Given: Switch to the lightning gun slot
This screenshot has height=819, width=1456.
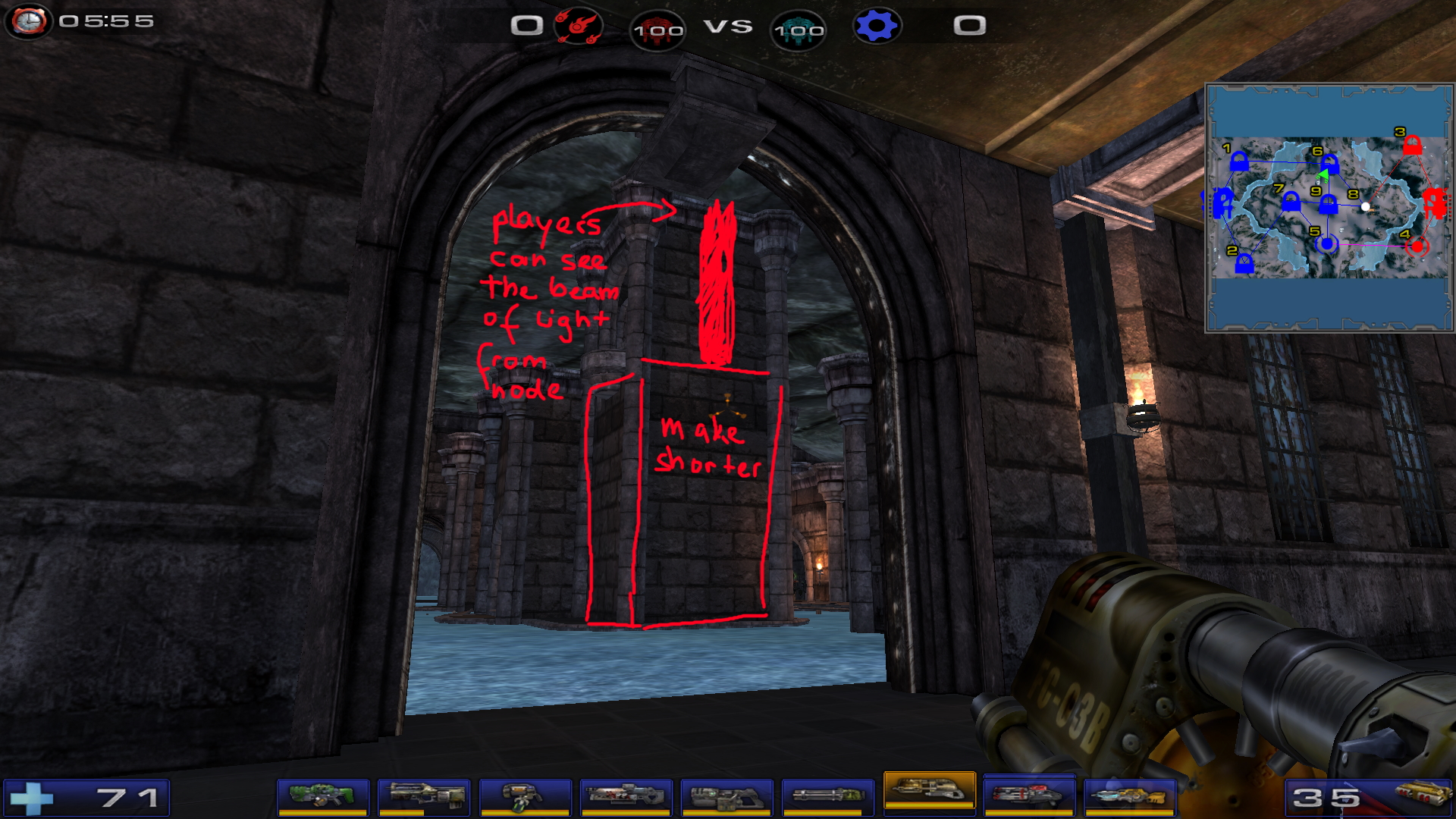Looking at the screenshot, I should [x=1129, y=797].
